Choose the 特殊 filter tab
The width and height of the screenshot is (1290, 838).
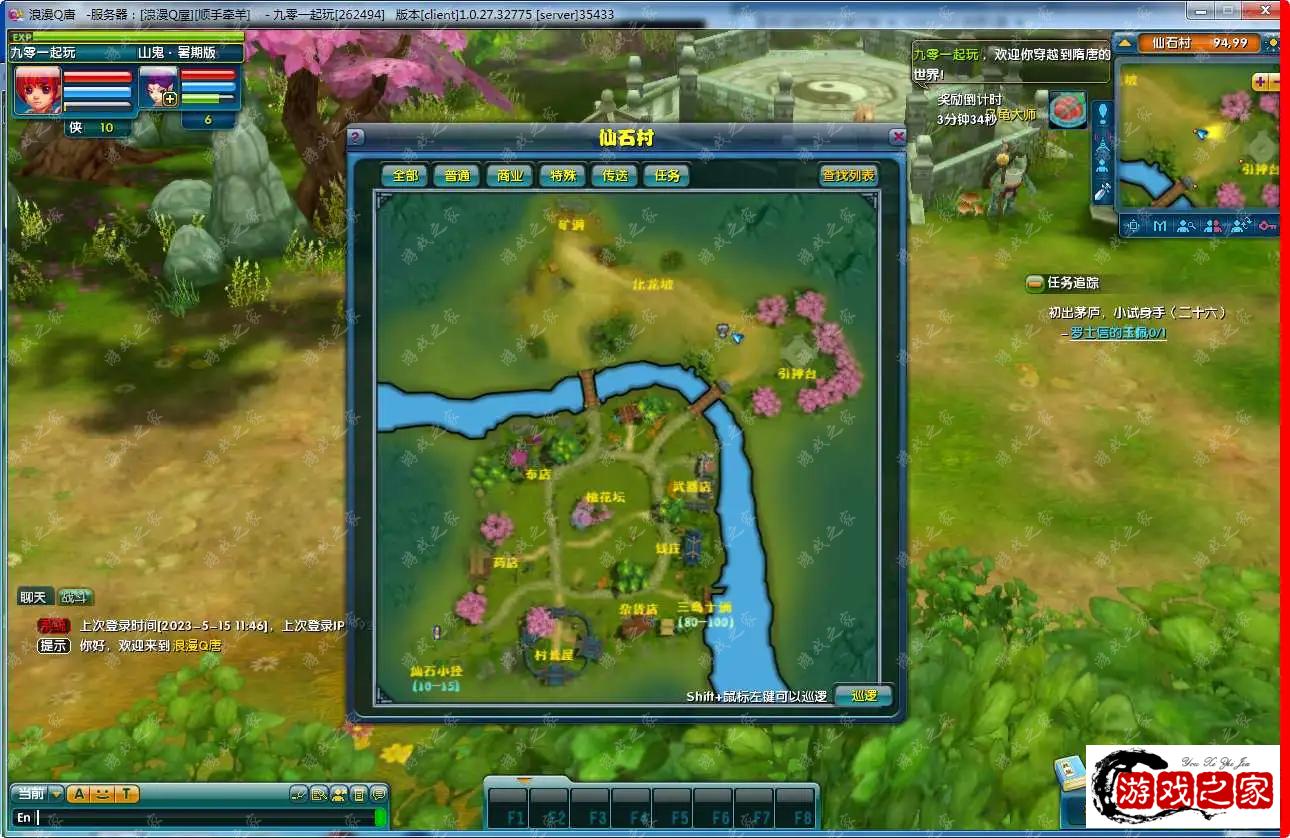[562, 175]
